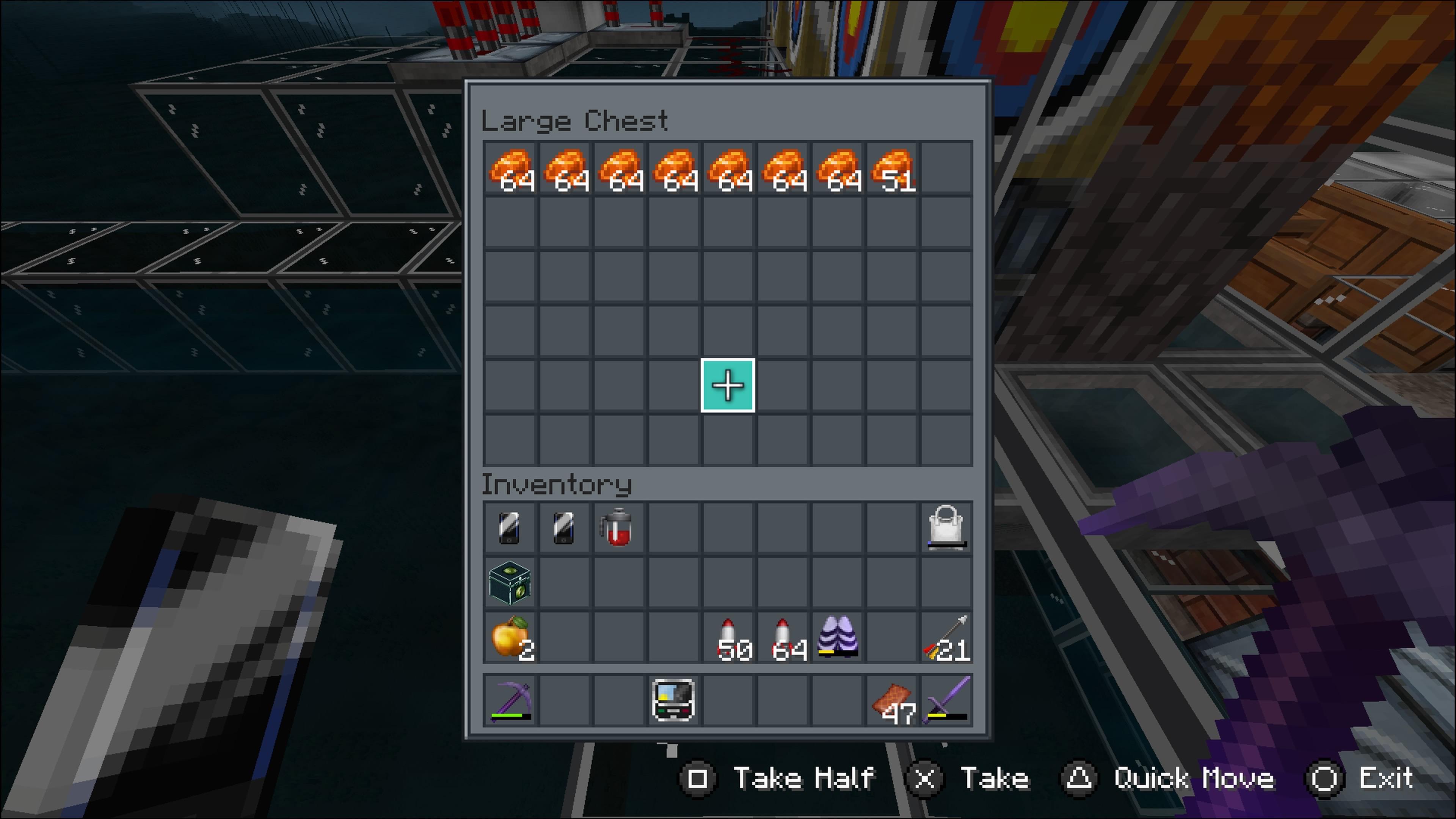Screen dimensions: 1456x819
Task: Select the elytra in the inventory
Action: (839, 637)
